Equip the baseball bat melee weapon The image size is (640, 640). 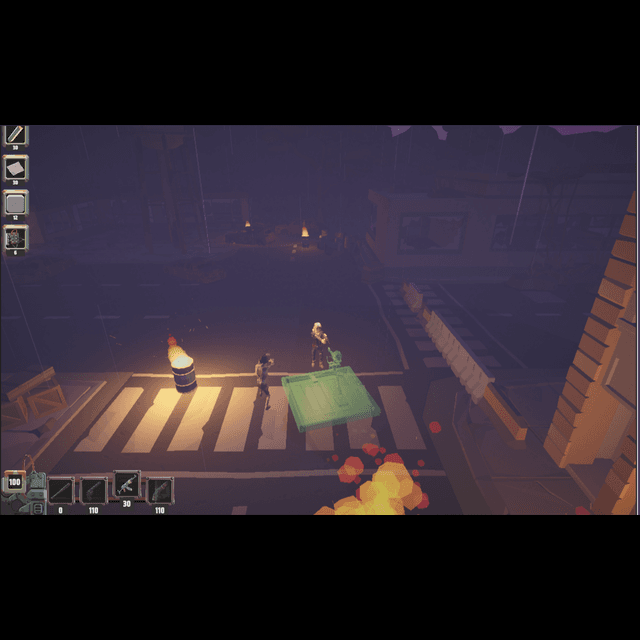click(x=61, y=490)
